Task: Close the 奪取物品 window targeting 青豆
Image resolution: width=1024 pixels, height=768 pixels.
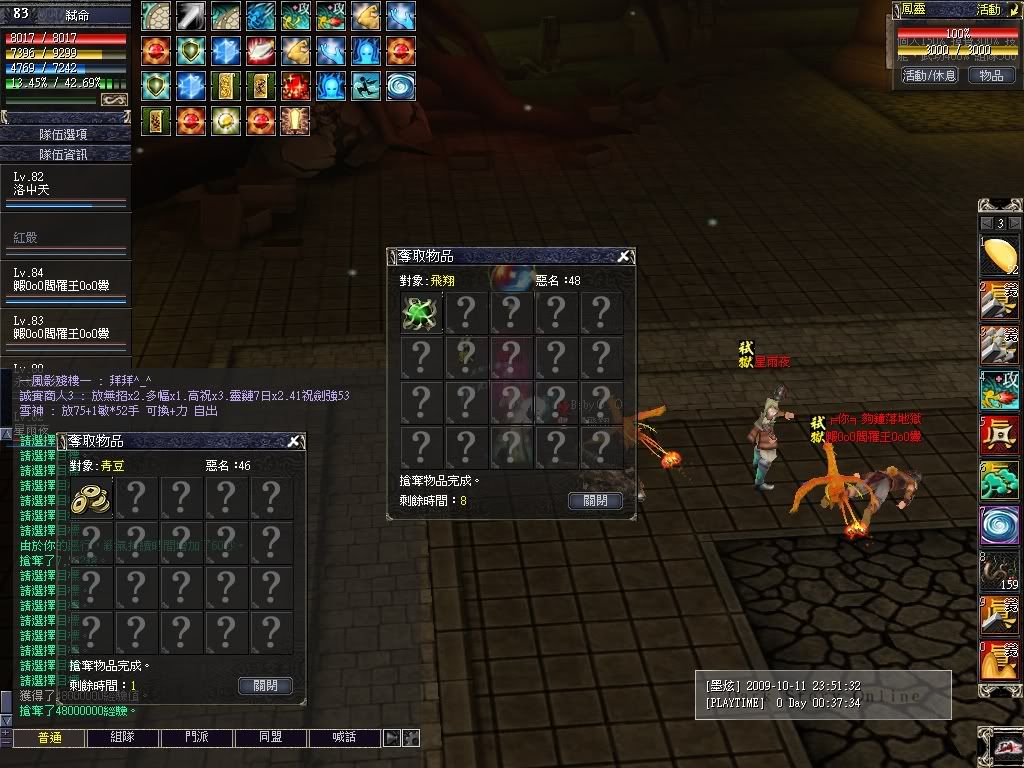Action: [x=293, y=442]
